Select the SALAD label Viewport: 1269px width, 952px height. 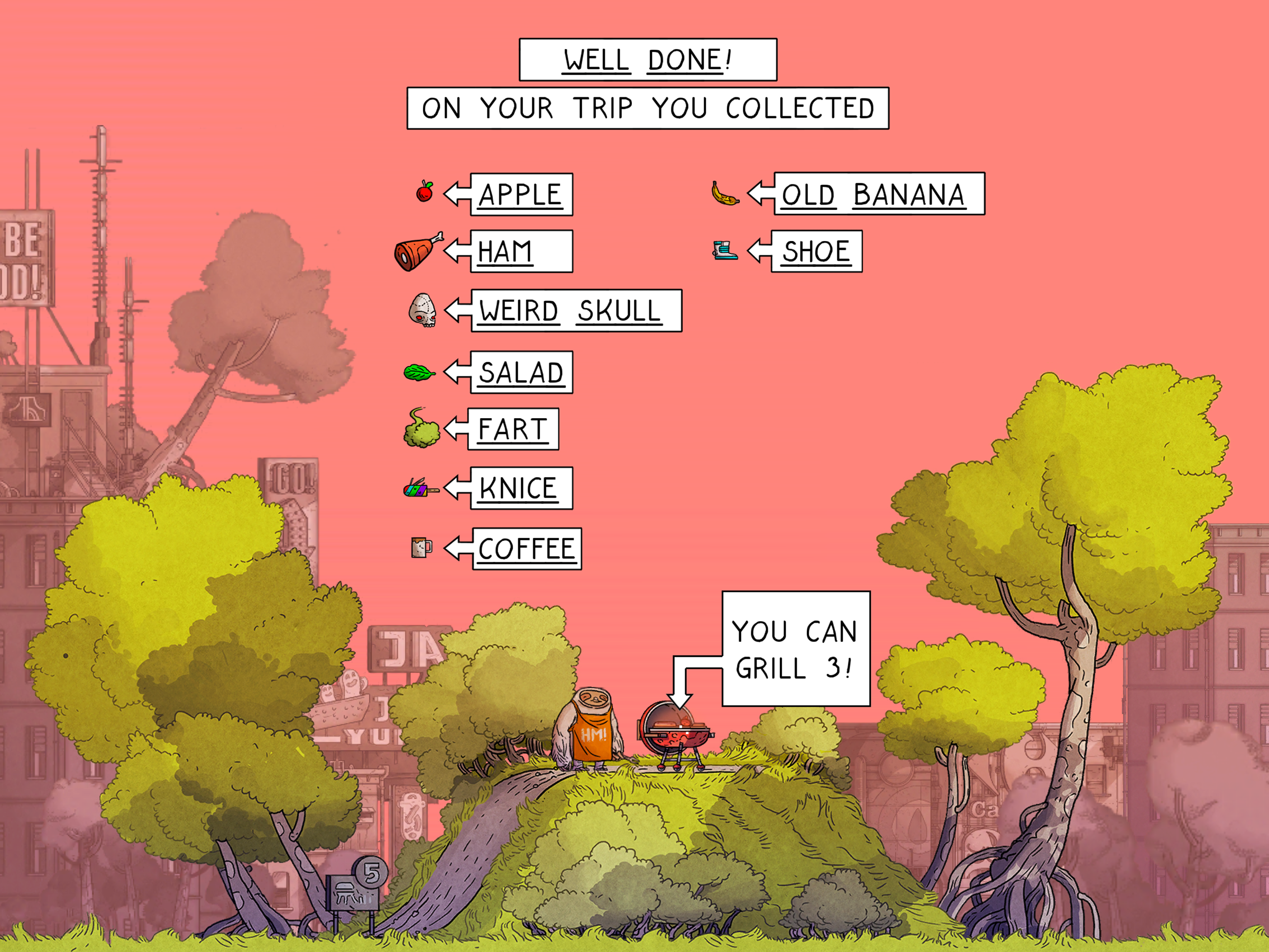[x=521, y=372]
